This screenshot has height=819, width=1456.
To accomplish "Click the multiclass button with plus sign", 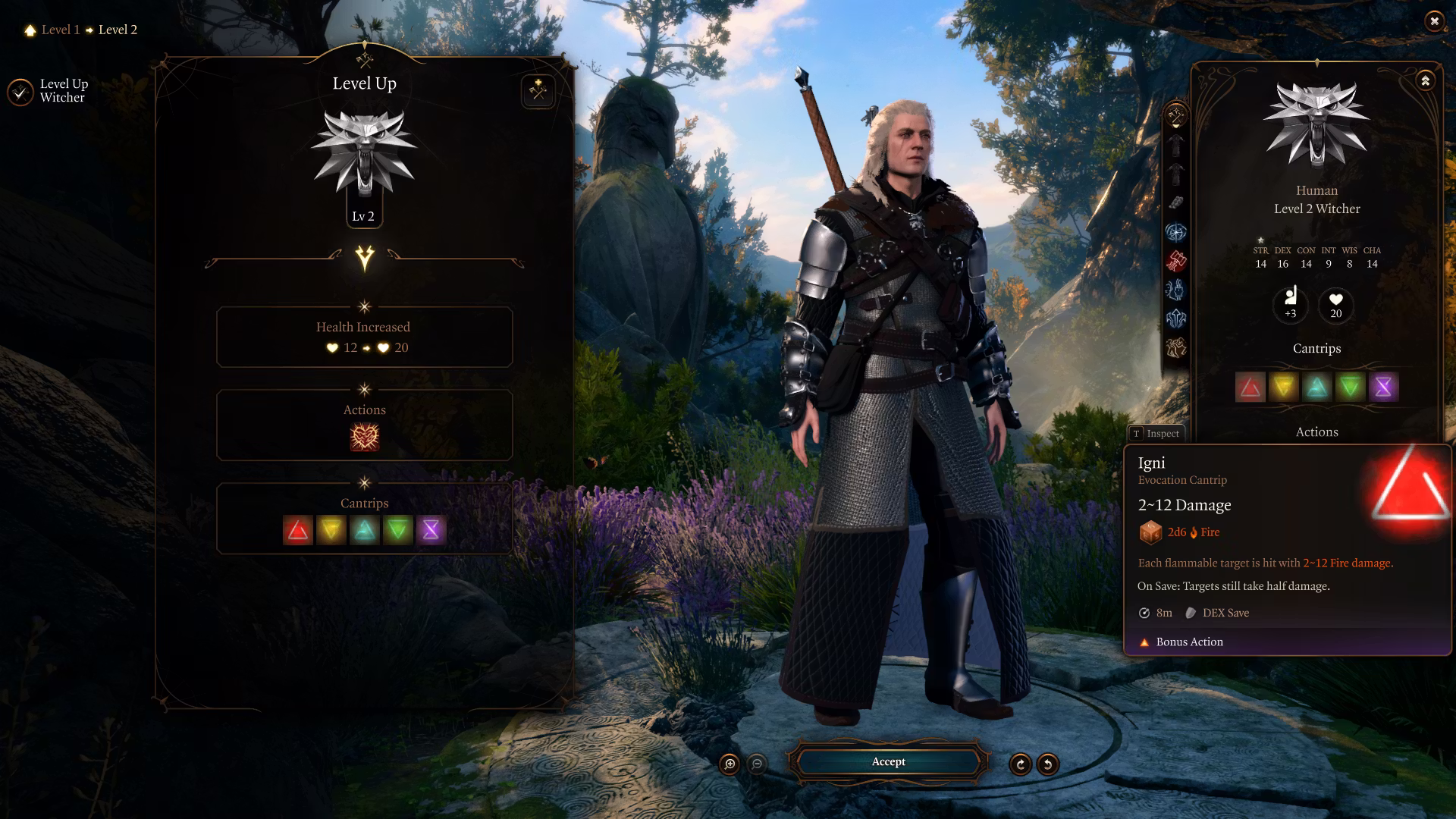I will point(538,92).
